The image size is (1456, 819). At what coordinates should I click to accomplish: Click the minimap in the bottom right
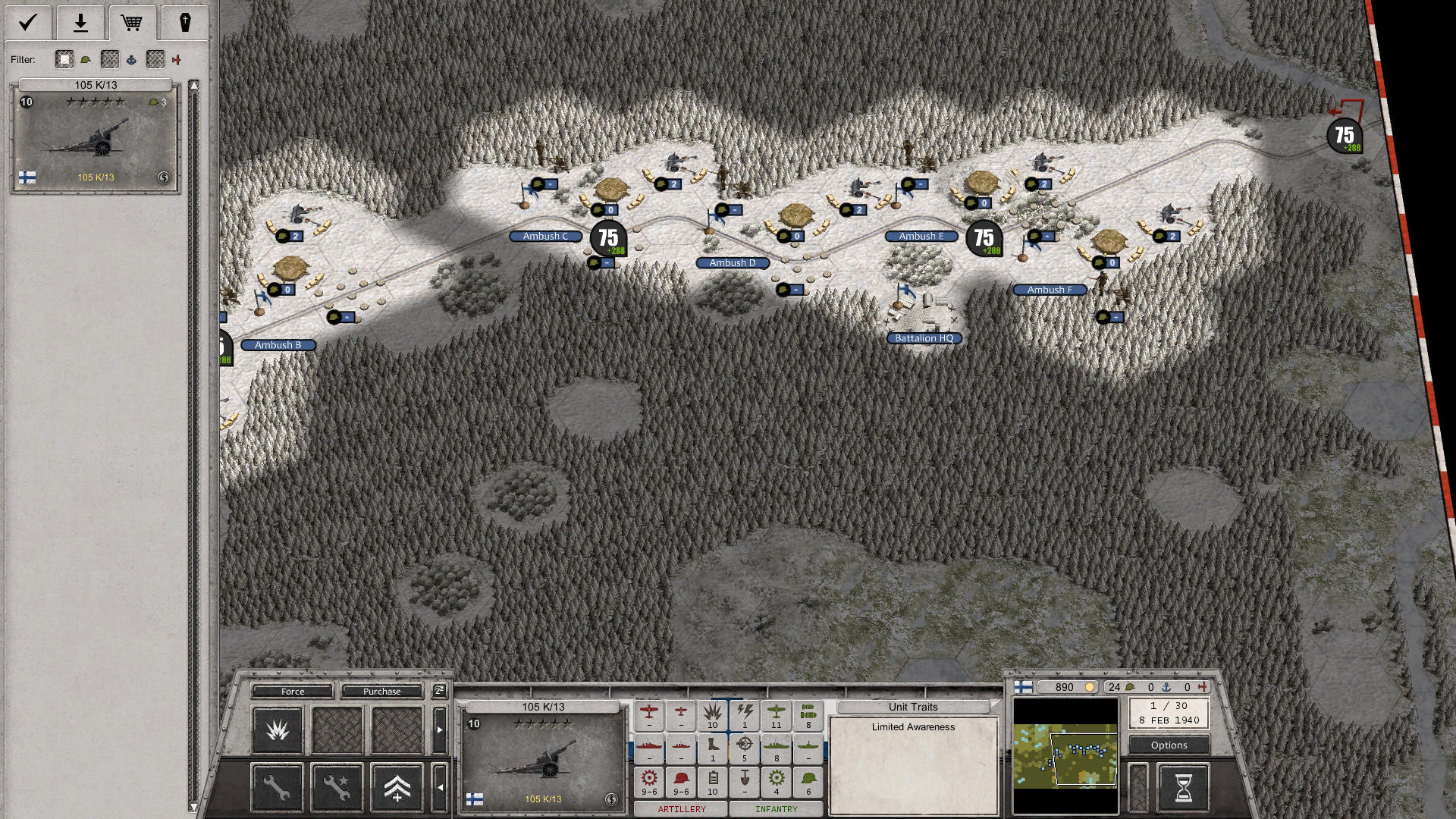click(1065, 757)
